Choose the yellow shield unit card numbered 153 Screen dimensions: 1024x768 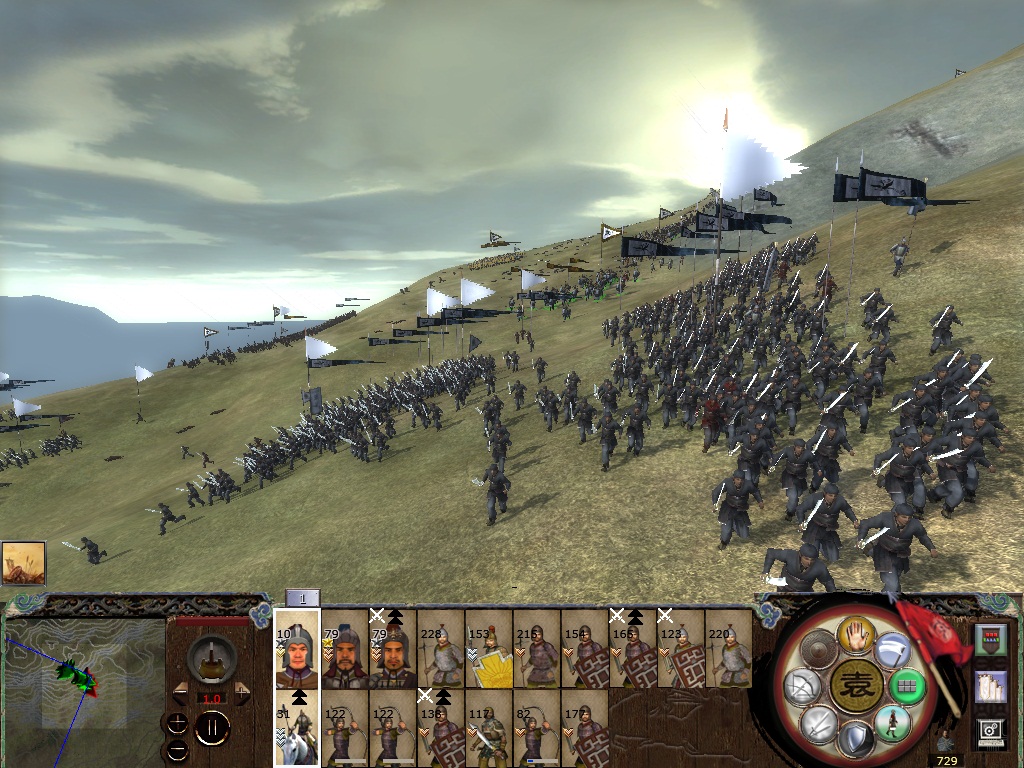point(489,650)
